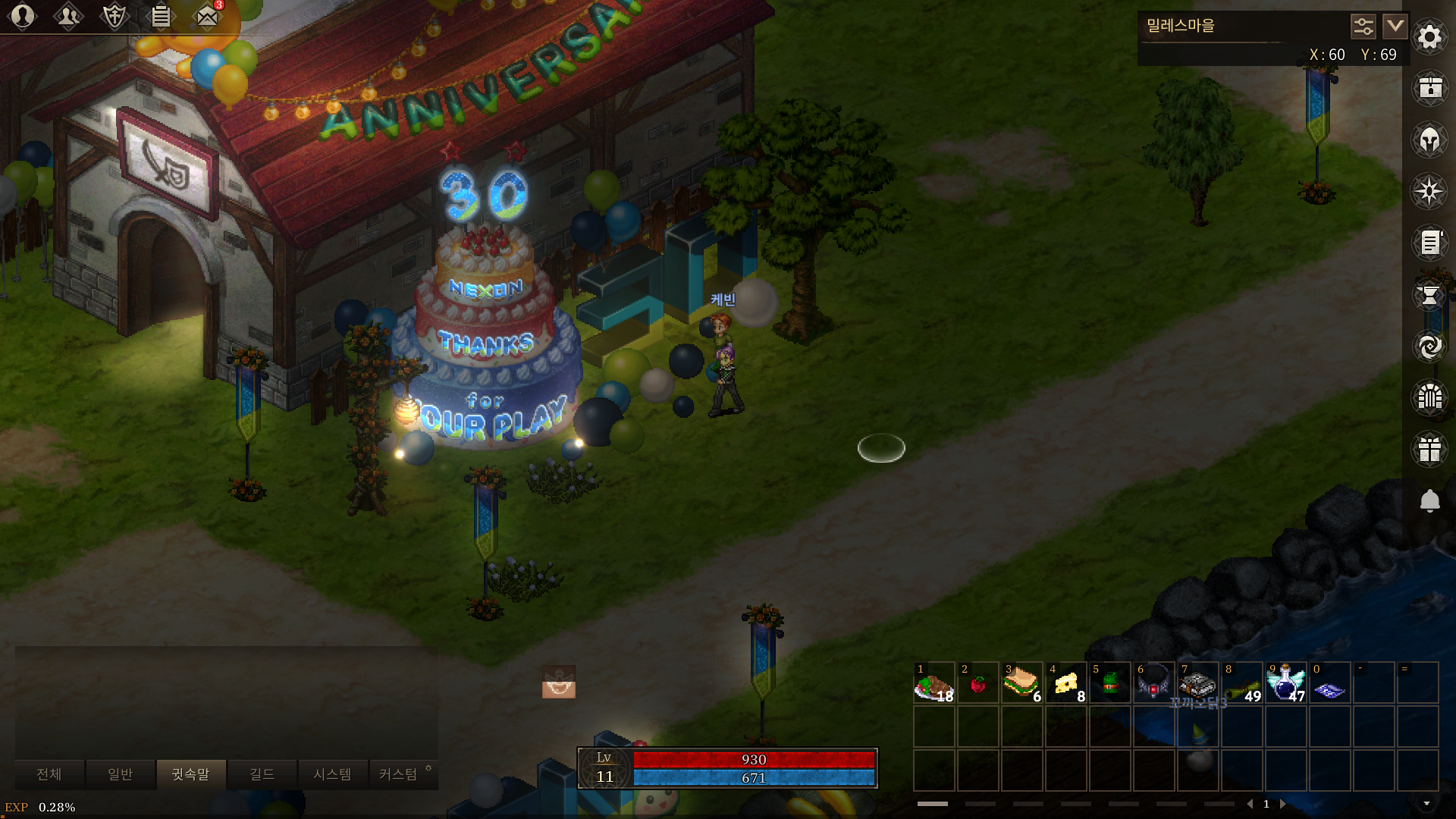
Task: Open the guild shield icon
Action: click(115, 16)
